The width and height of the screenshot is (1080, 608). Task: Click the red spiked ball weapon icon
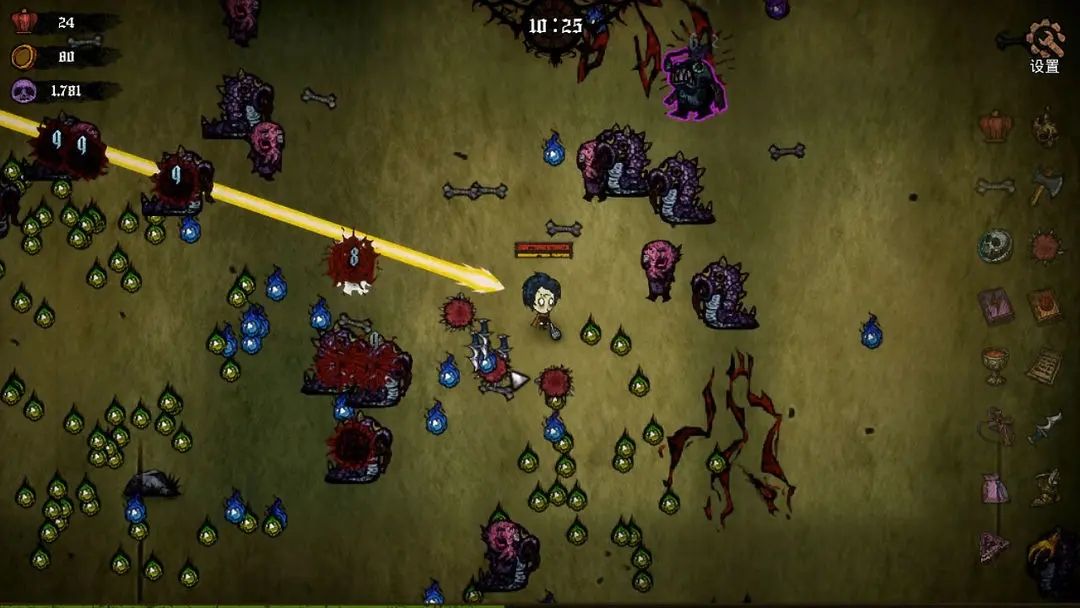tap(1046, 245)
